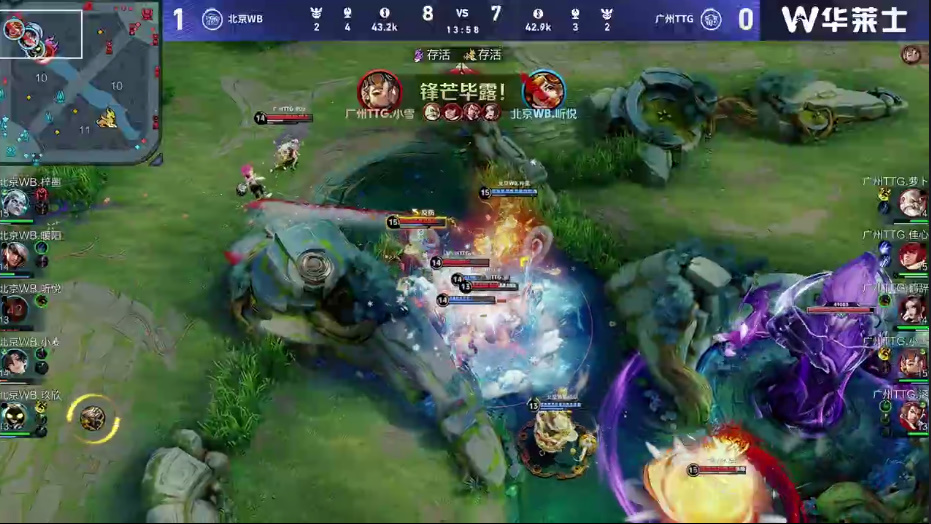Click the round hero icon below the sponsor banner
Viewport: 931px width, 524px height.
point(911,55)
